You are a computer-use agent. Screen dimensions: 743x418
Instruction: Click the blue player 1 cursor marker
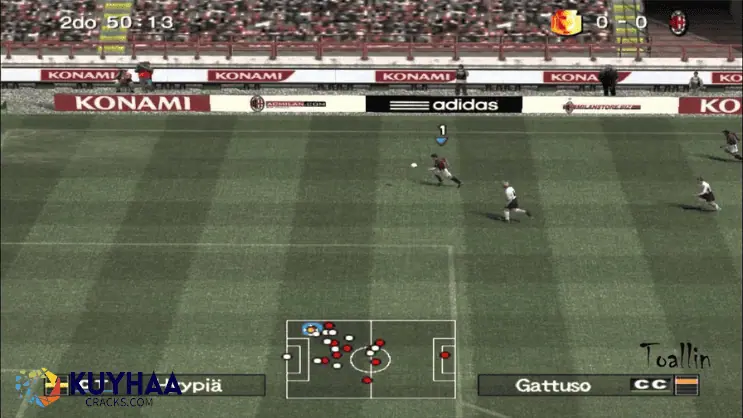pyautogui.click(x=441, y=135)
